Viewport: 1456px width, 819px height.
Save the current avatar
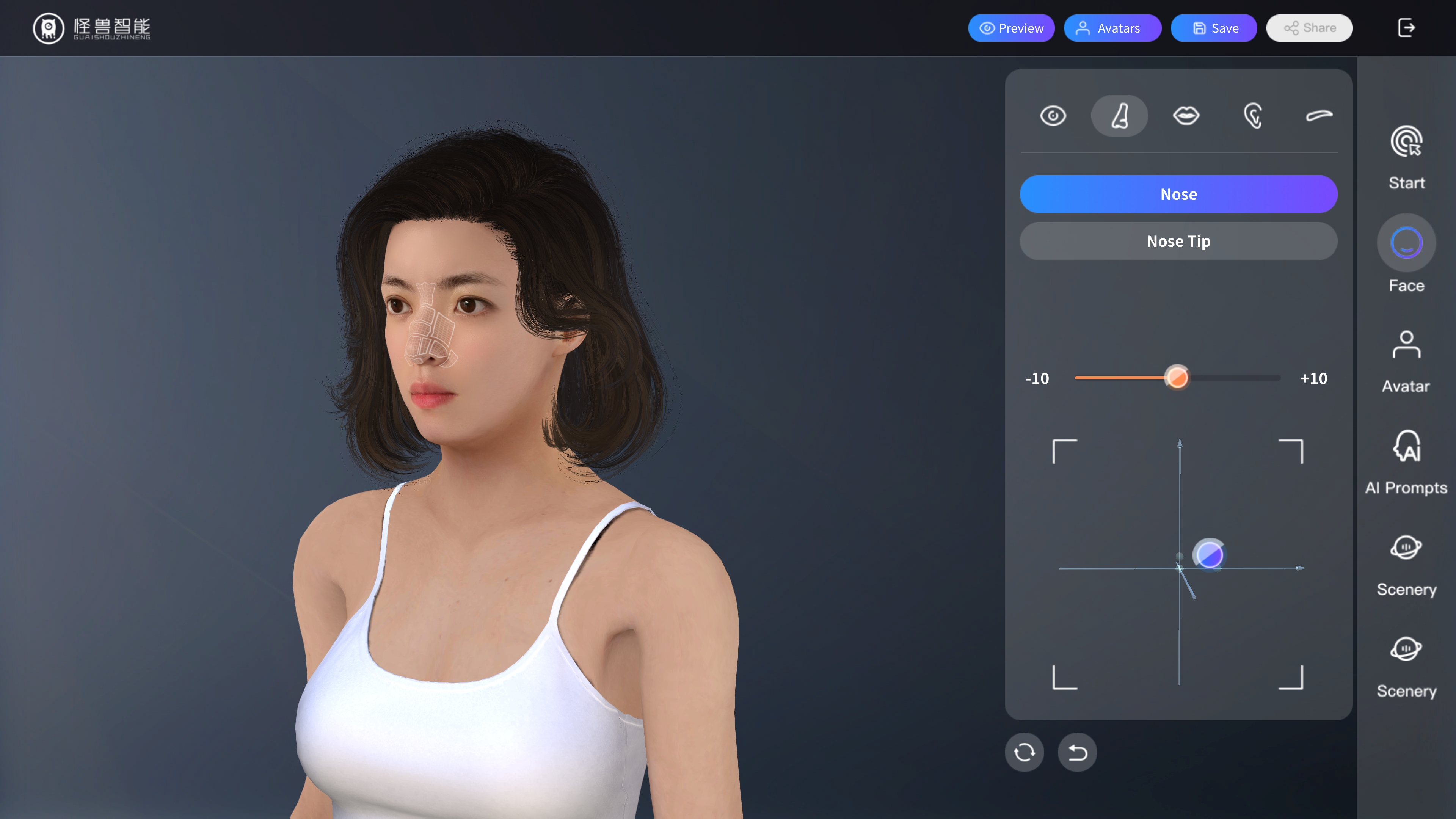(1213, 28)
